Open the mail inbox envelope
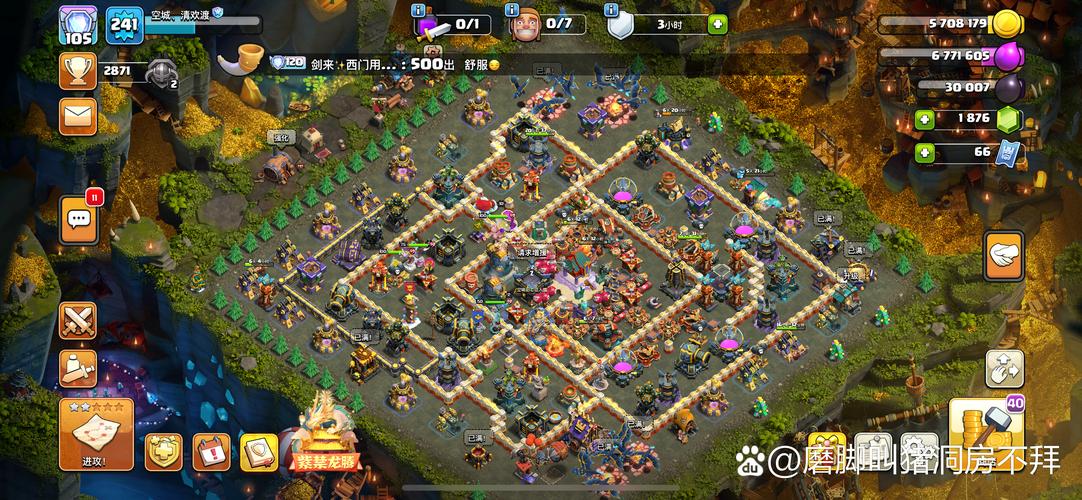The width and height of the screenshot is (1082, 500). click(x=77, y=116)
